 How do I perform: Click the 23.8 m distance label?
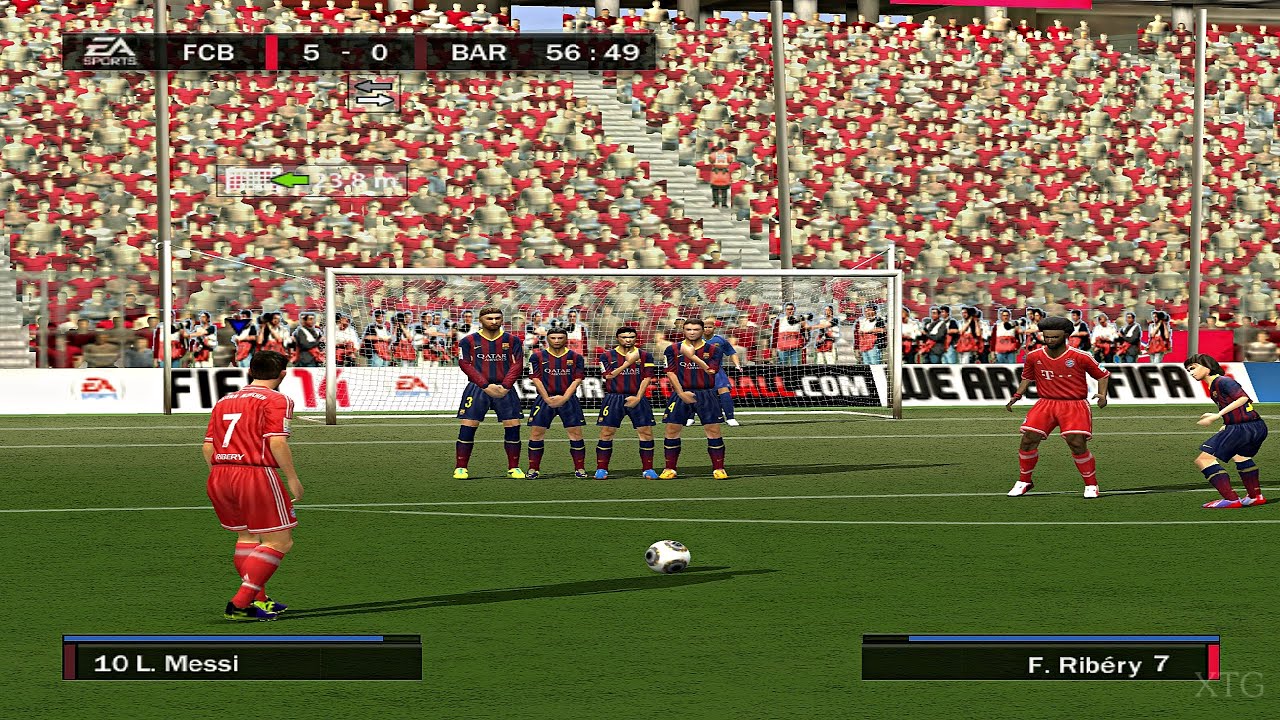355,181
